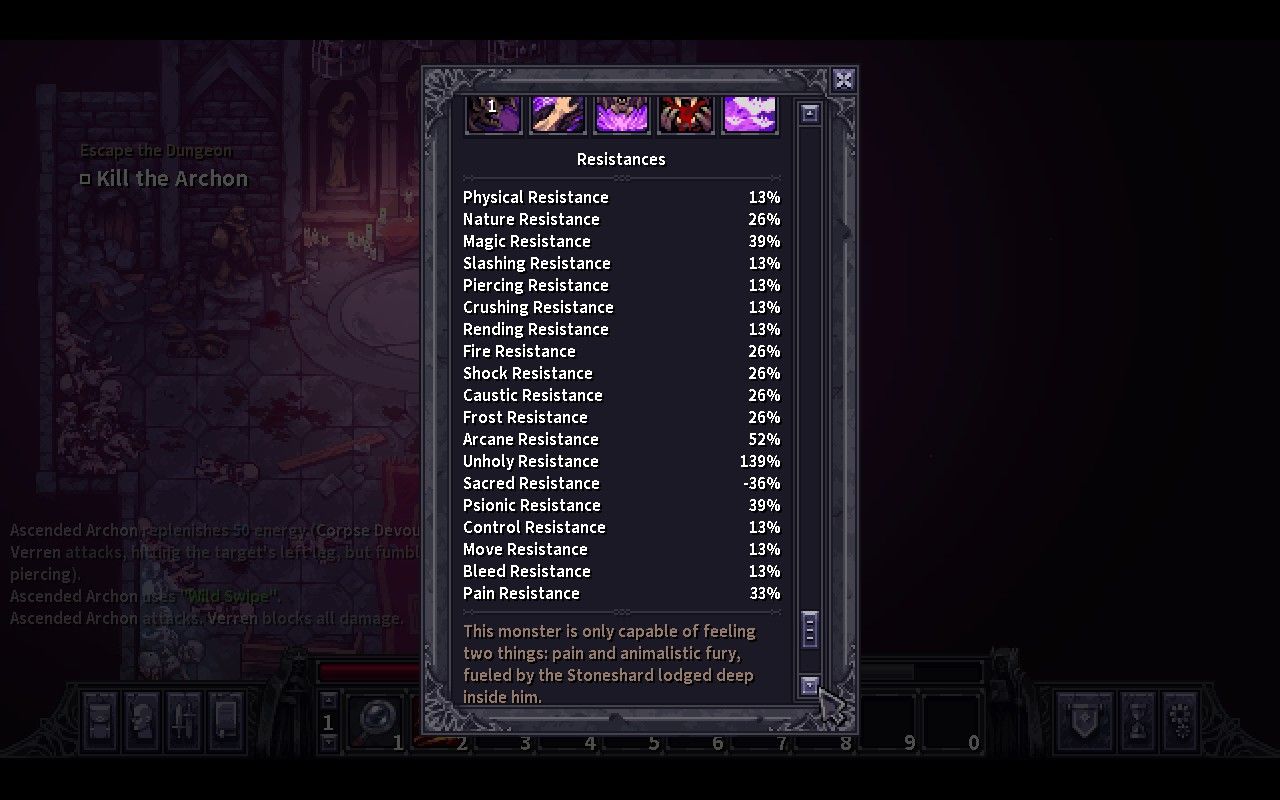Open the red spider-like ability icon

[685, 113]
